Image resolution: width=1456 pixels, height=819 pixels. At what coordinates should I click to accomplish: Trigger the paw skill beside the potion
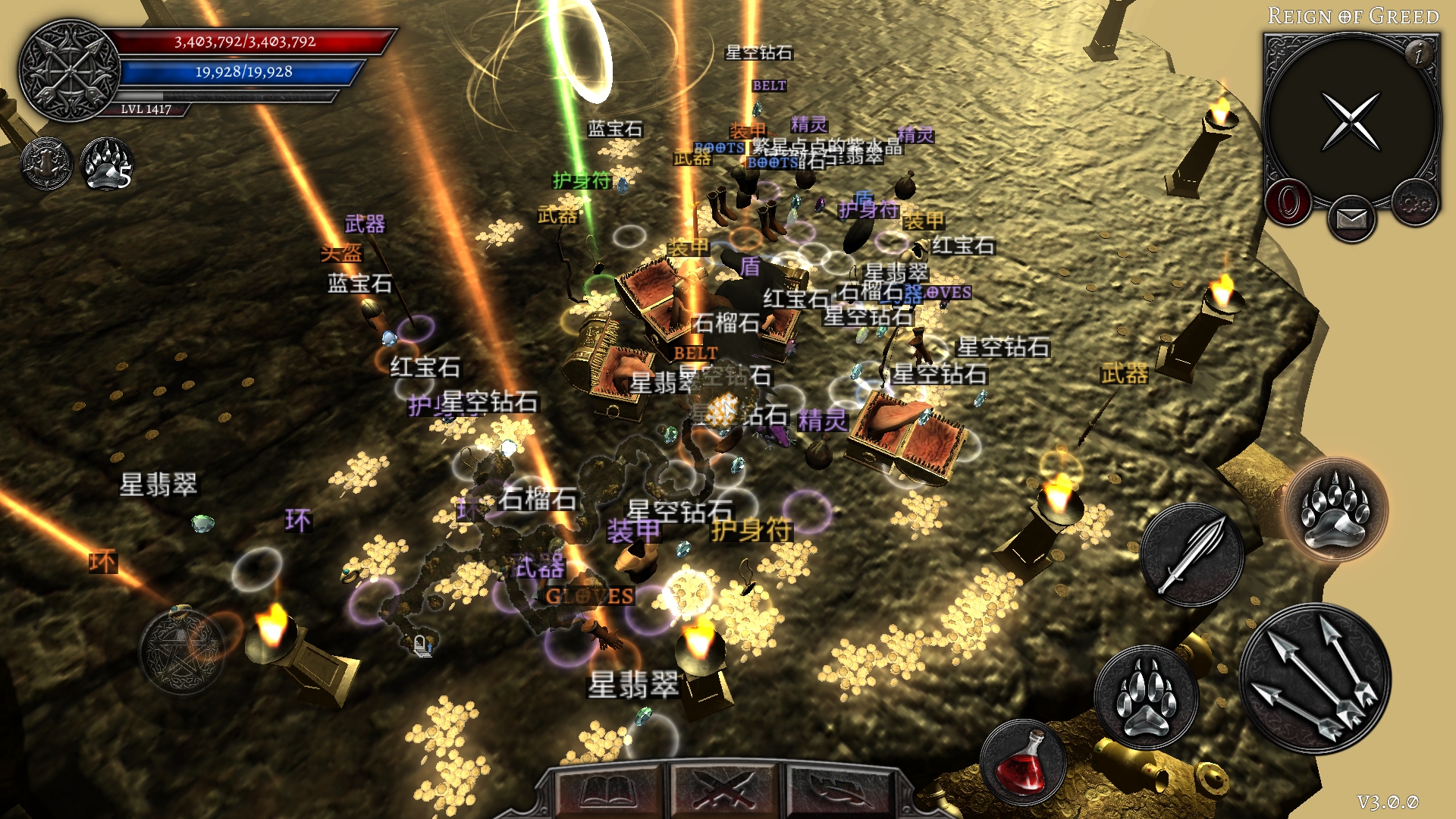[1147, 697]
